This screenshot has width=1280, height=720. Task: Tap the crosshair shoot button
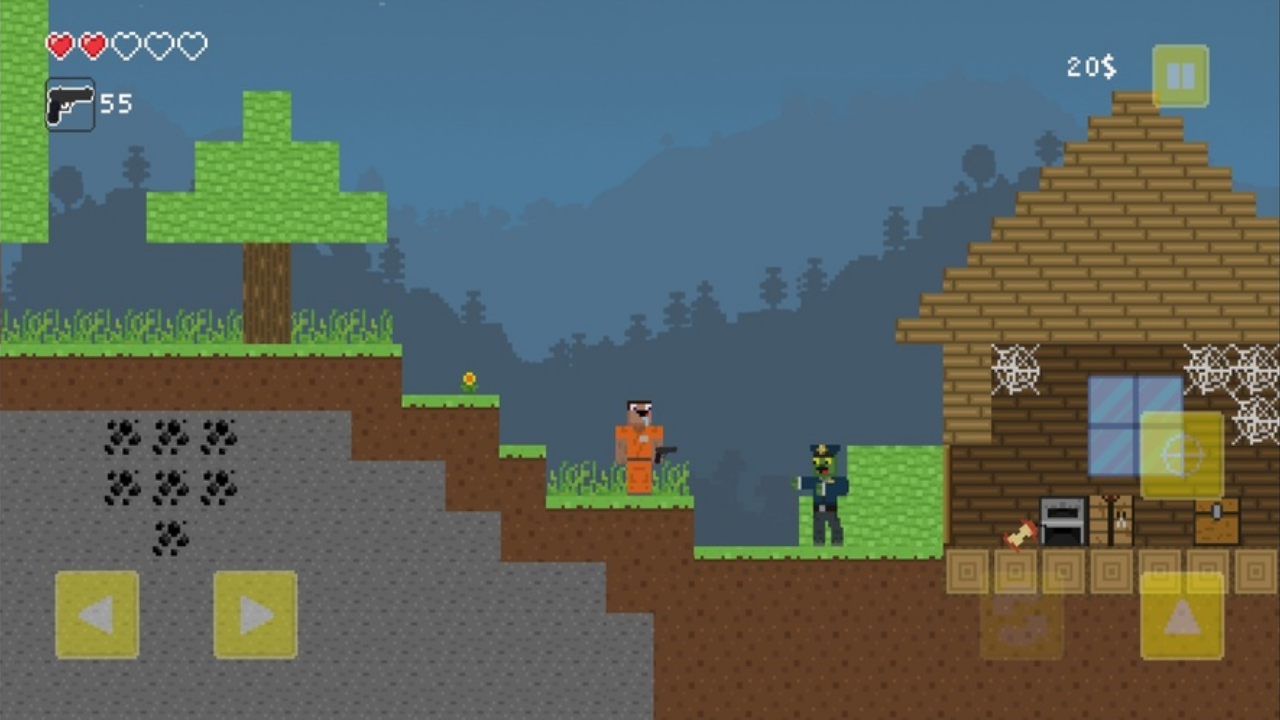point(1183,456)
